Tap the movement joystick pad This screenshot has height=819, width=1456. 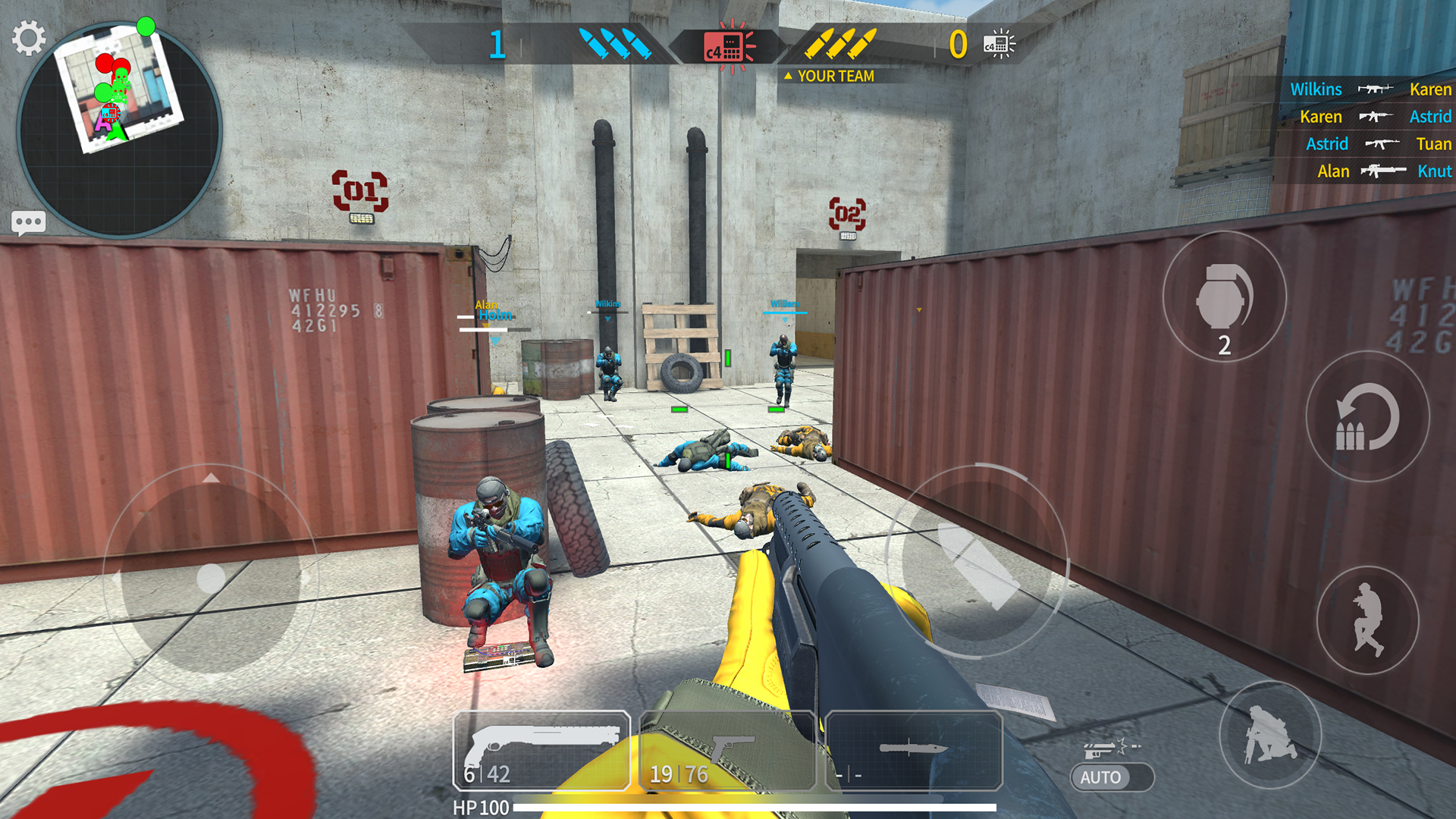[x=211, y=578]
